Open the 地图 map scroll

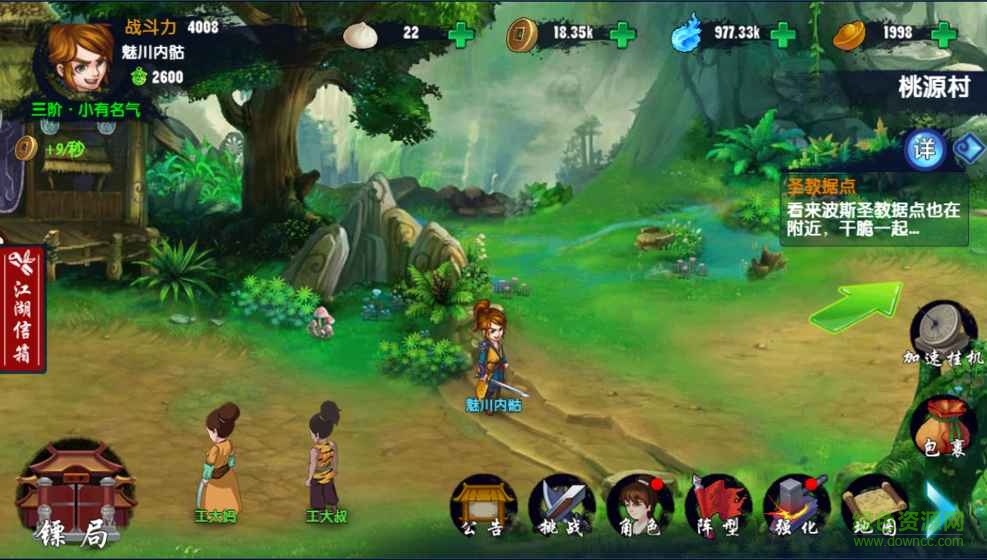873,505
